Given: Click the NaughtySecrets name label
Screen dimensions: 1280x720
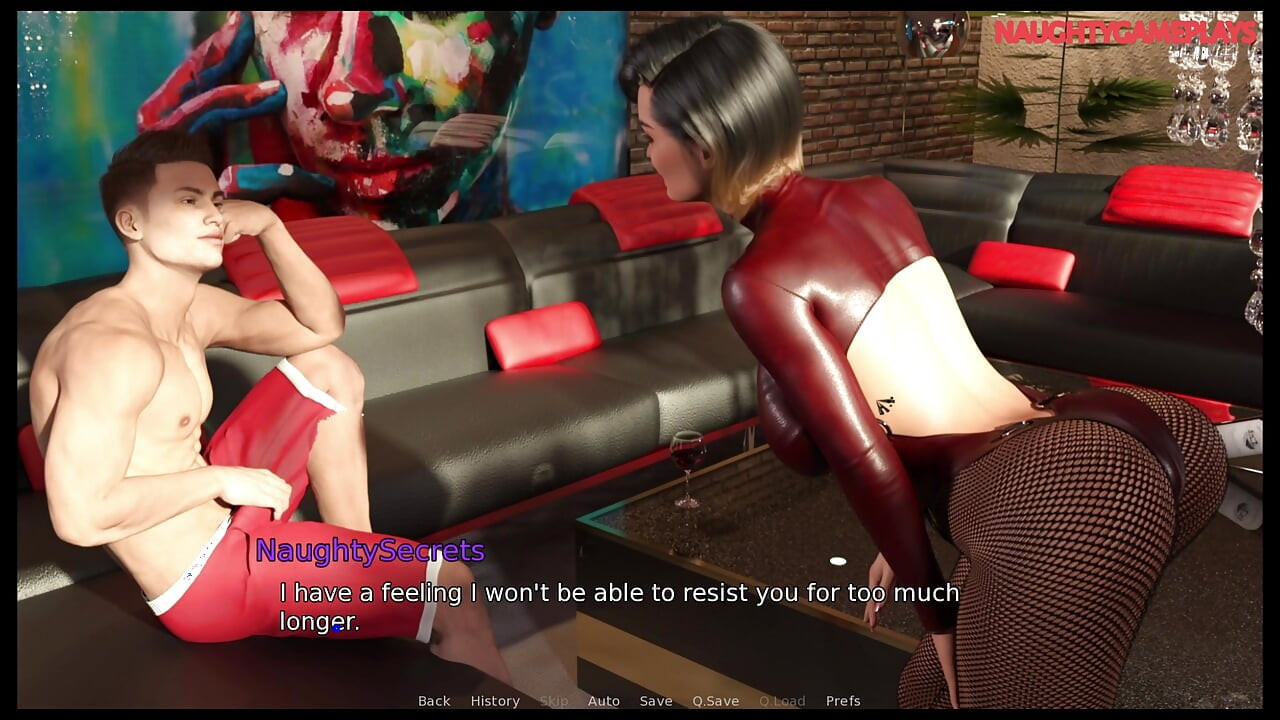Looking at the screenshot, I should 369,551.
